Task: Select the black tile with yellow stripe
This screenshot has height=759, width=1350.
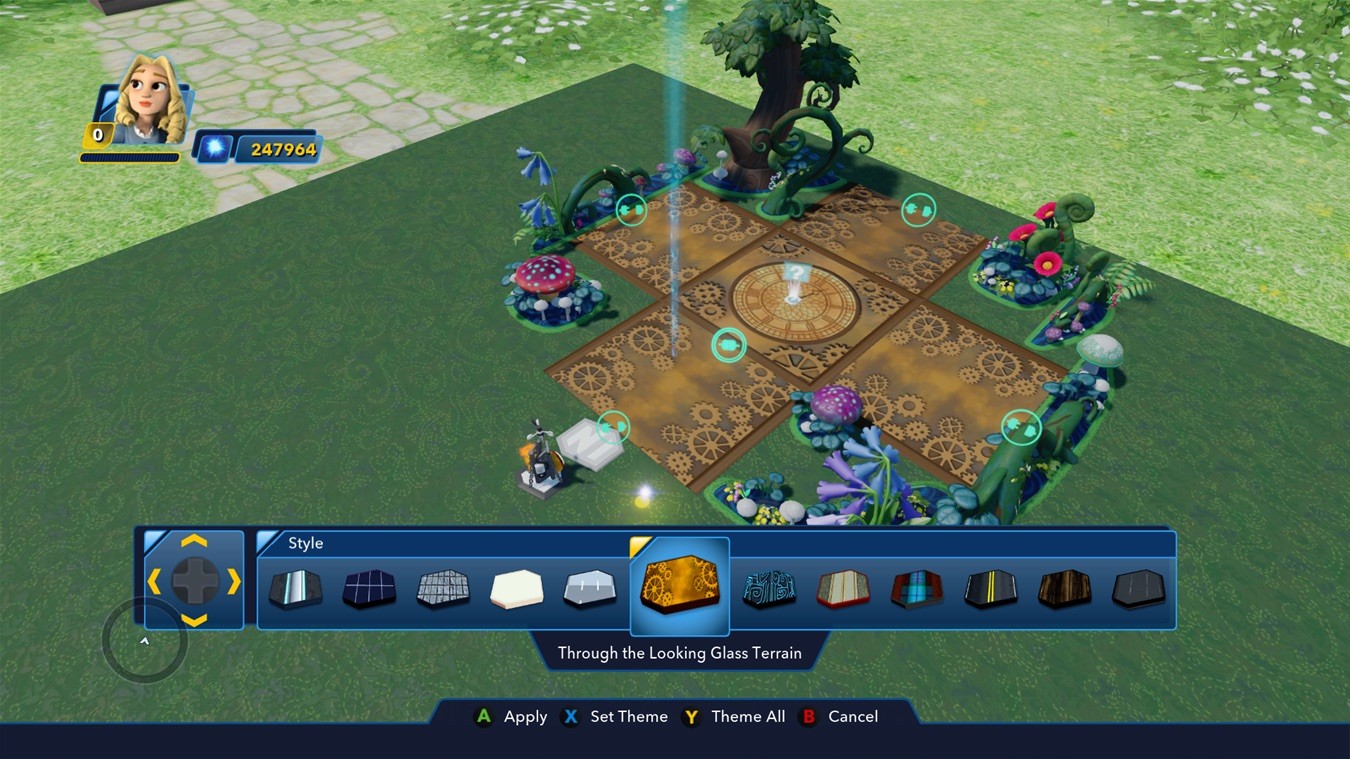Action: click(990, 589)
